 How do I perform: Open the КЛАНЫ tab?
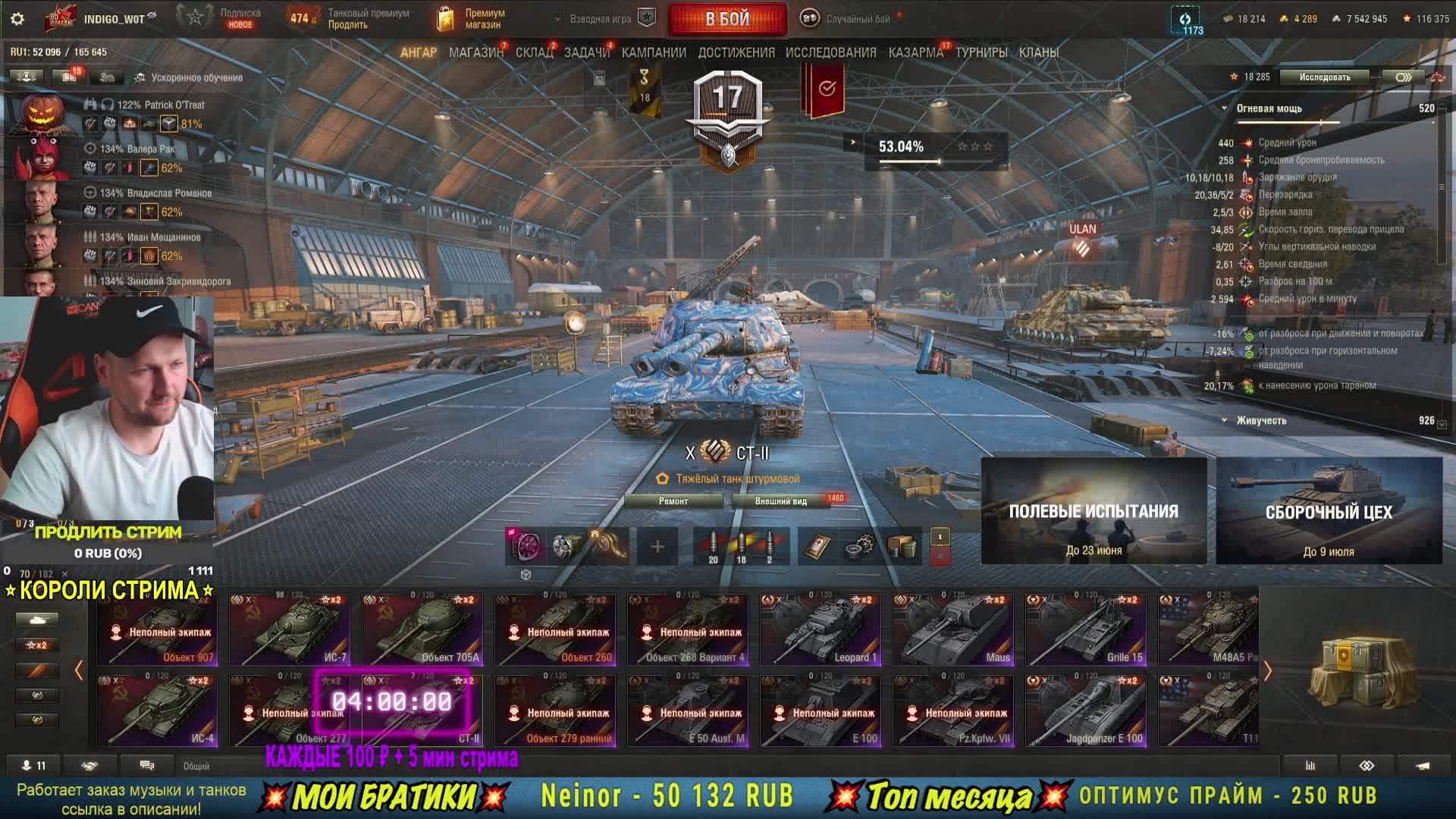click(1038, 52)
